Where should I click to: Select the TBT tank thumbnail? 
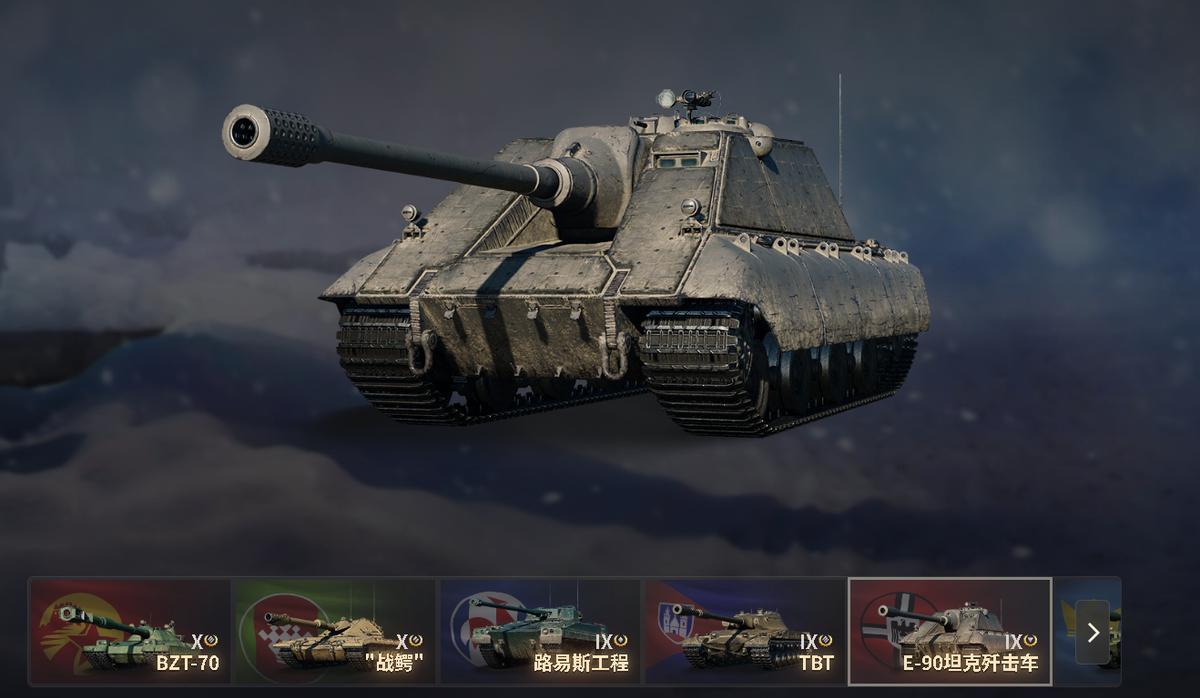744,631
